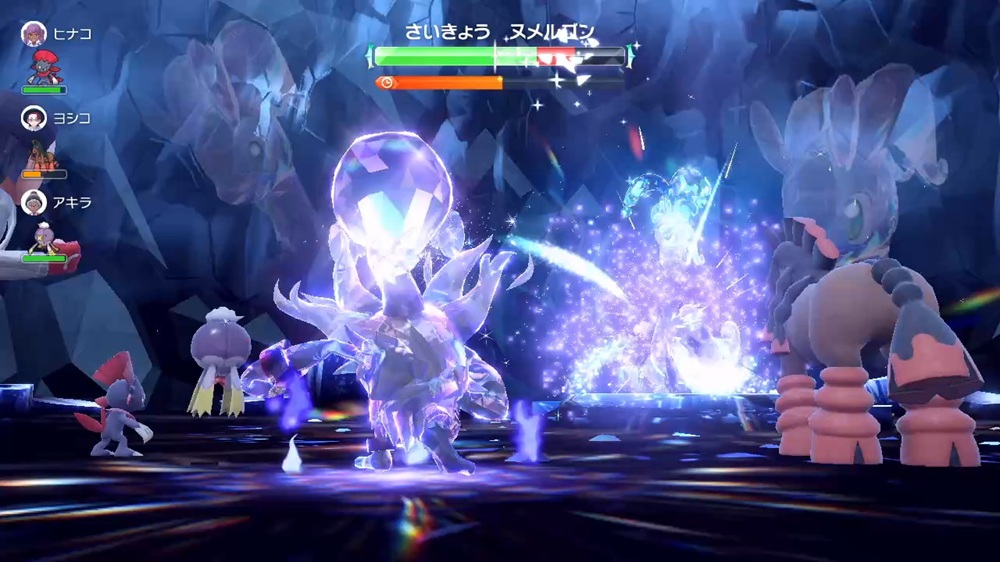Select ally ヨシコ's trainer portrait
Screen dimensions: 1000x562
[x=33, y=118]
